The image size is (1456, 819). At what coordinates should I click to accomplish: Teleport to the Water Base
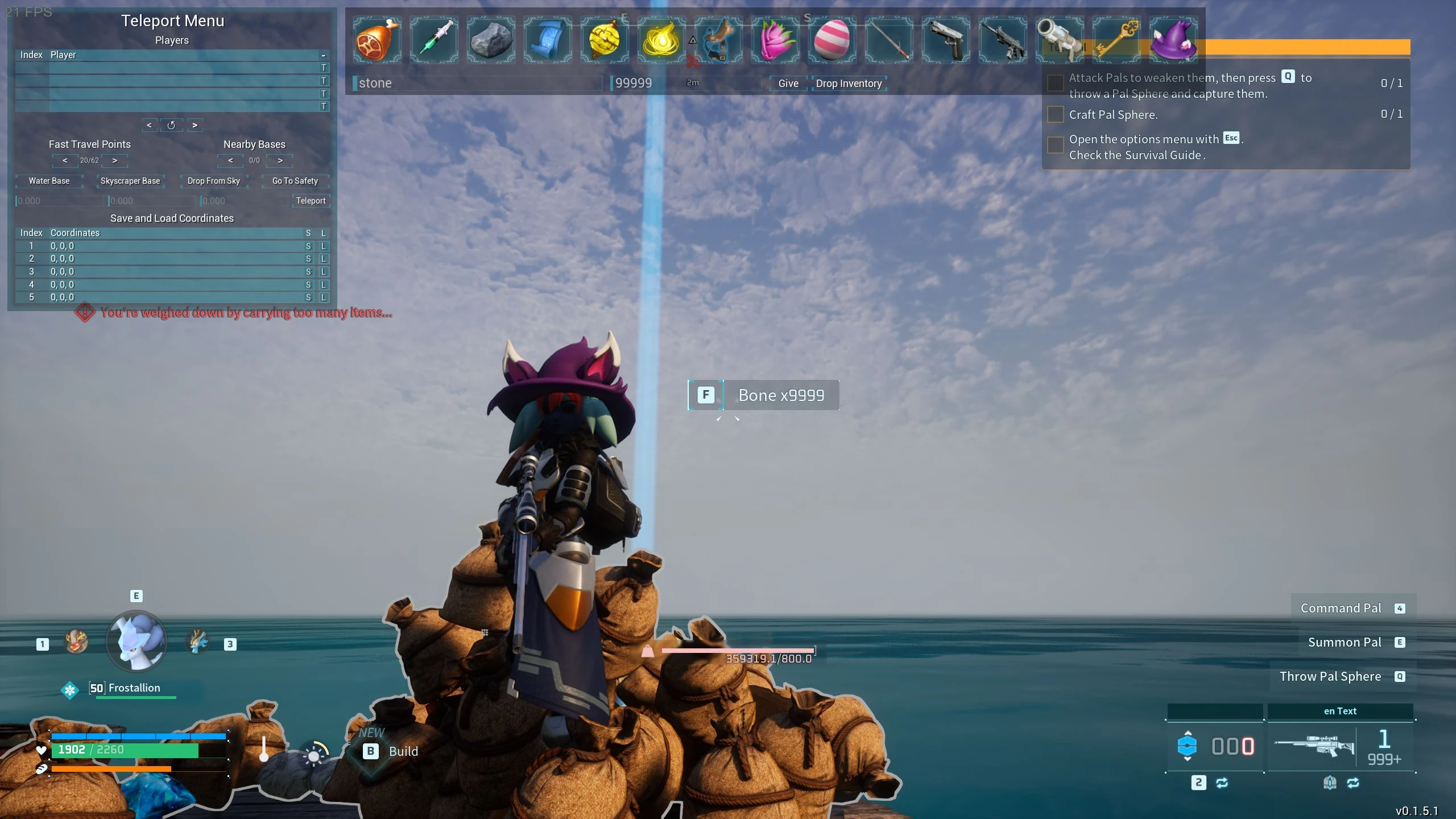point(49,181)
